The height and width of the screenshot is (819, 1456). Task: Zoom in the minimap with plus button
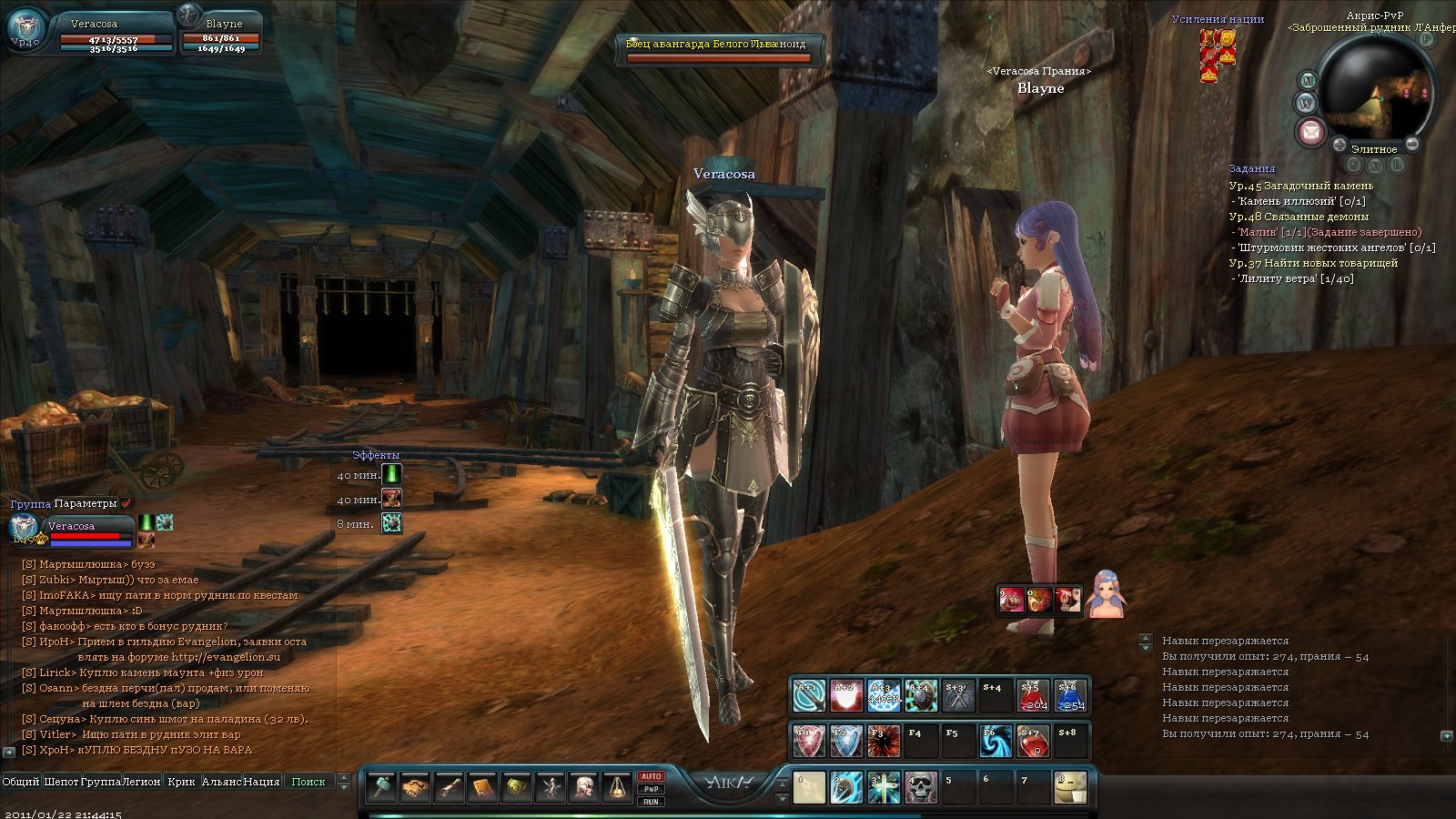point(1340,145)
